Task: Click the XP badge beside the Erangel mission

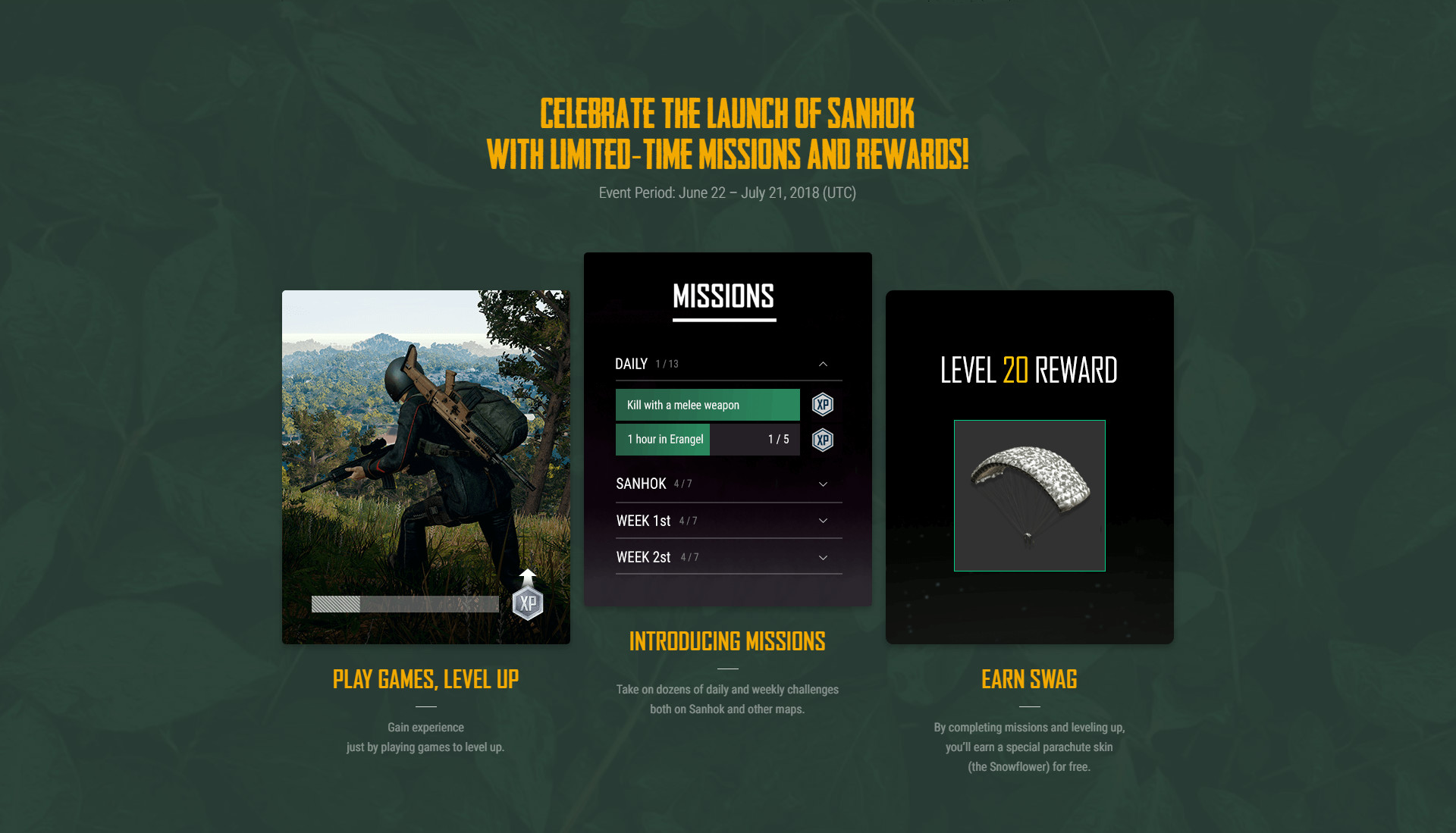Action: pos(822,439)
